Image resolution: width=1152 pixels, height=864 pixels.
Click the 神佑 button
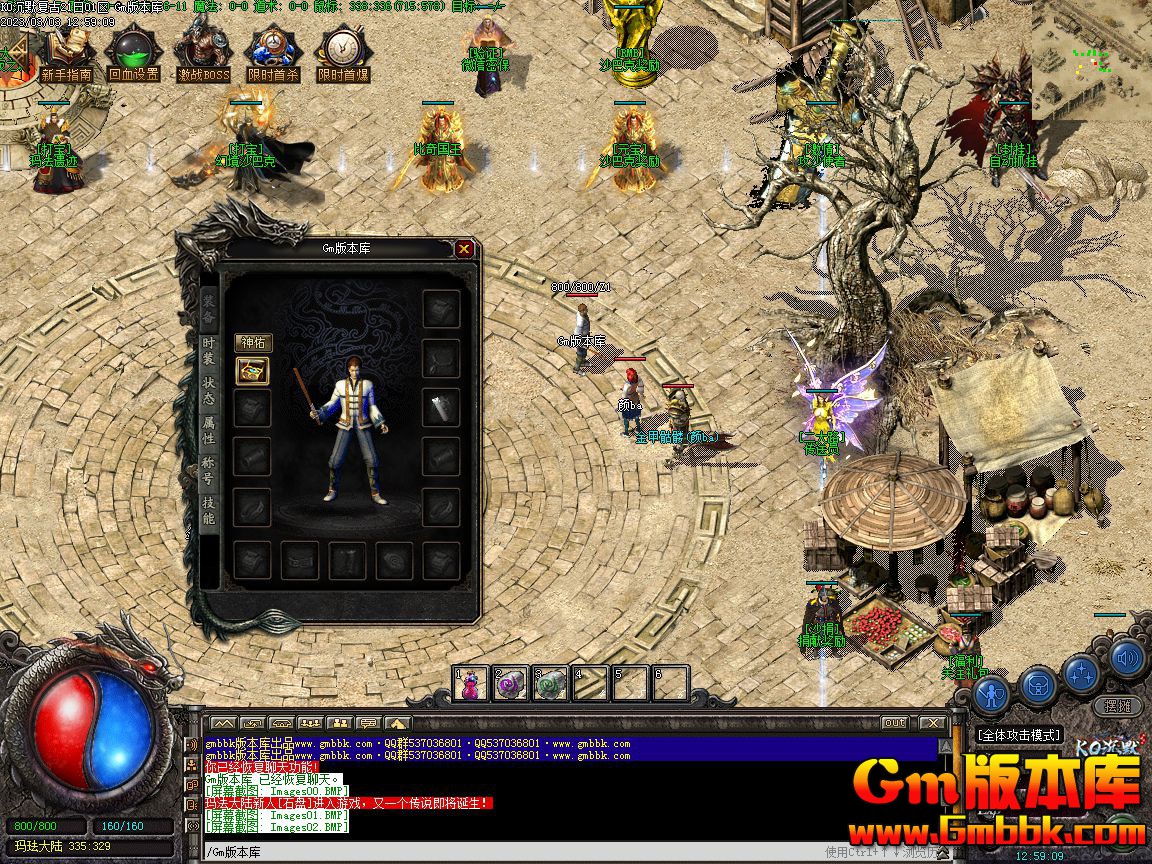click(x=253, y=343)
